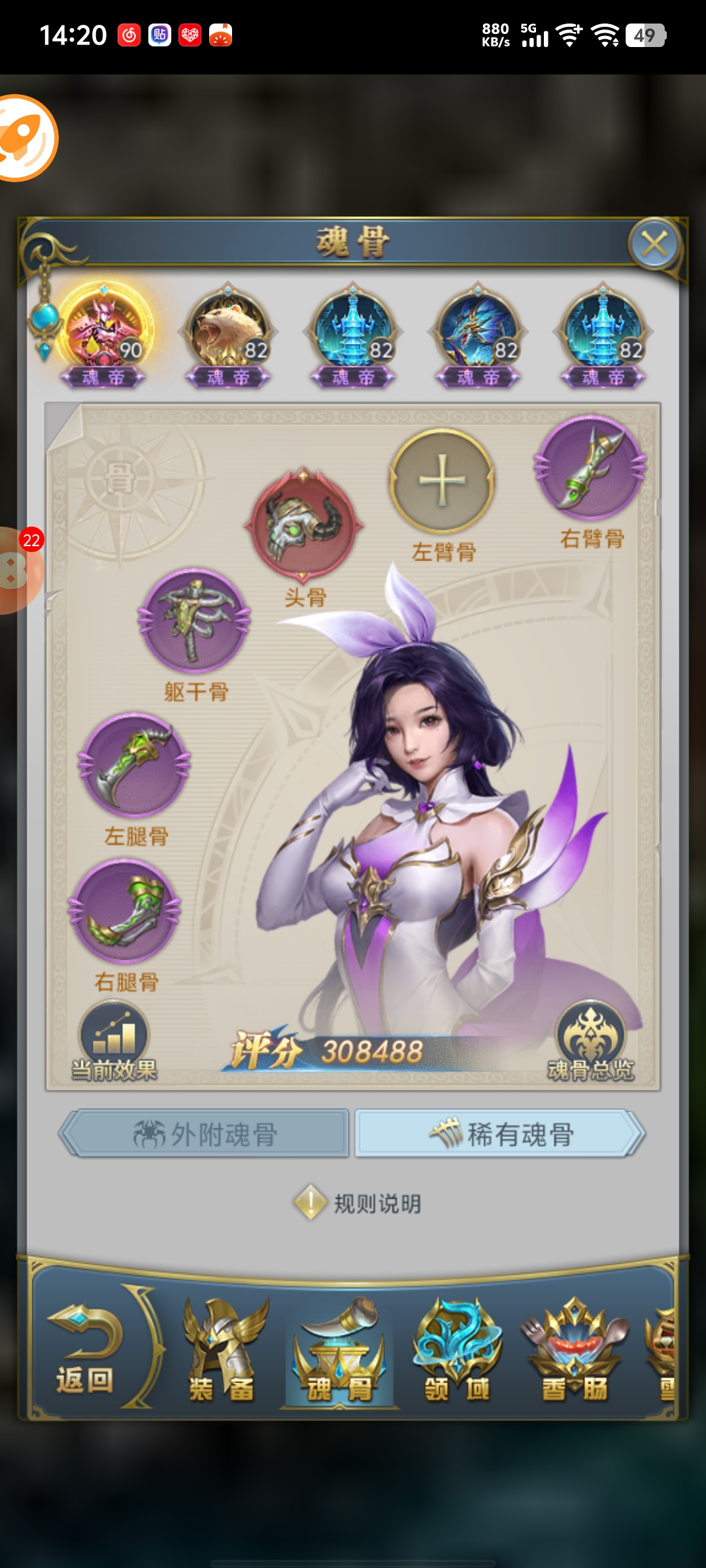Screen dimensions: 706x1568
Task: Show 当前效果 current effects
Action: tap(114, 1042)
